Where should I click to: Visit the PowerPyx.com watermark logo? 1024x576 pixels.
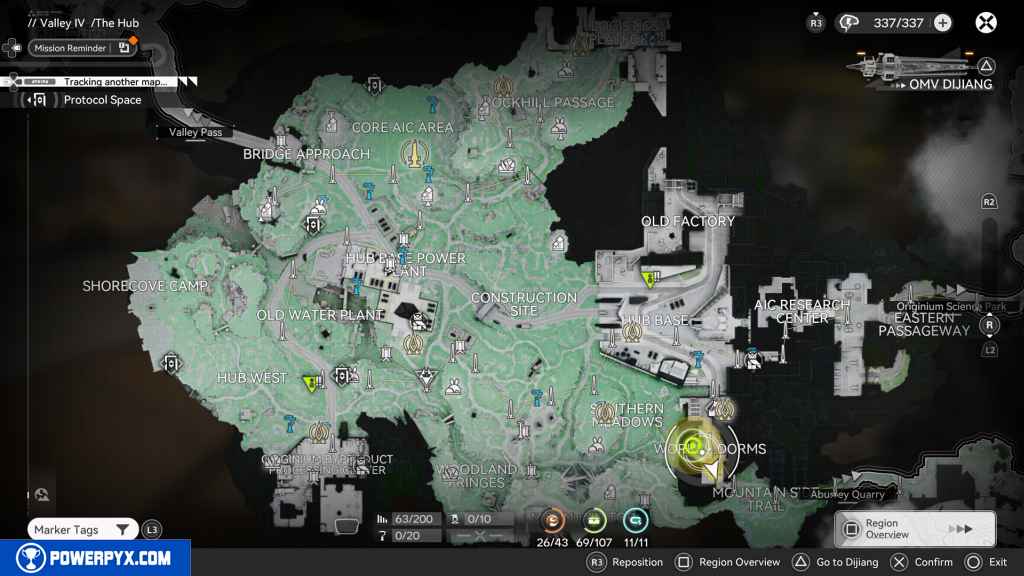[95, 558]
